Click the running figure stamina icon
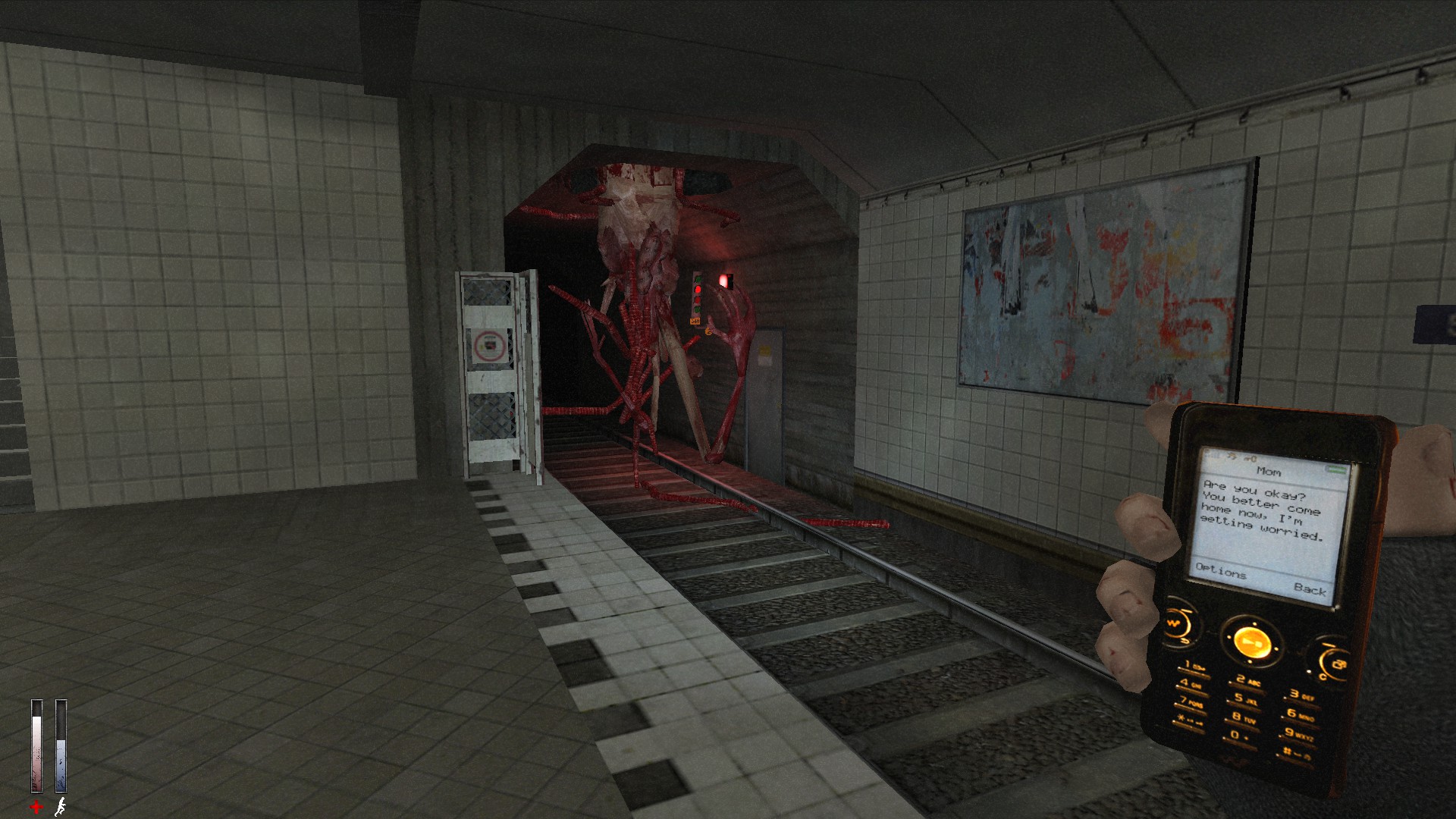Screen dimensions: 1456x819 [61, 807]
